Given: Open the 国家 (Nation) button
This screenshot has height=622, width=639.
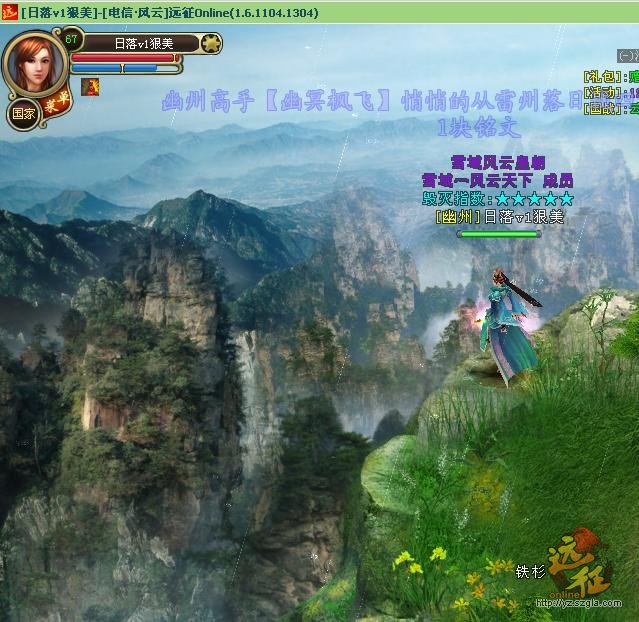Looking at the screenshot, I should click(22, 113).
